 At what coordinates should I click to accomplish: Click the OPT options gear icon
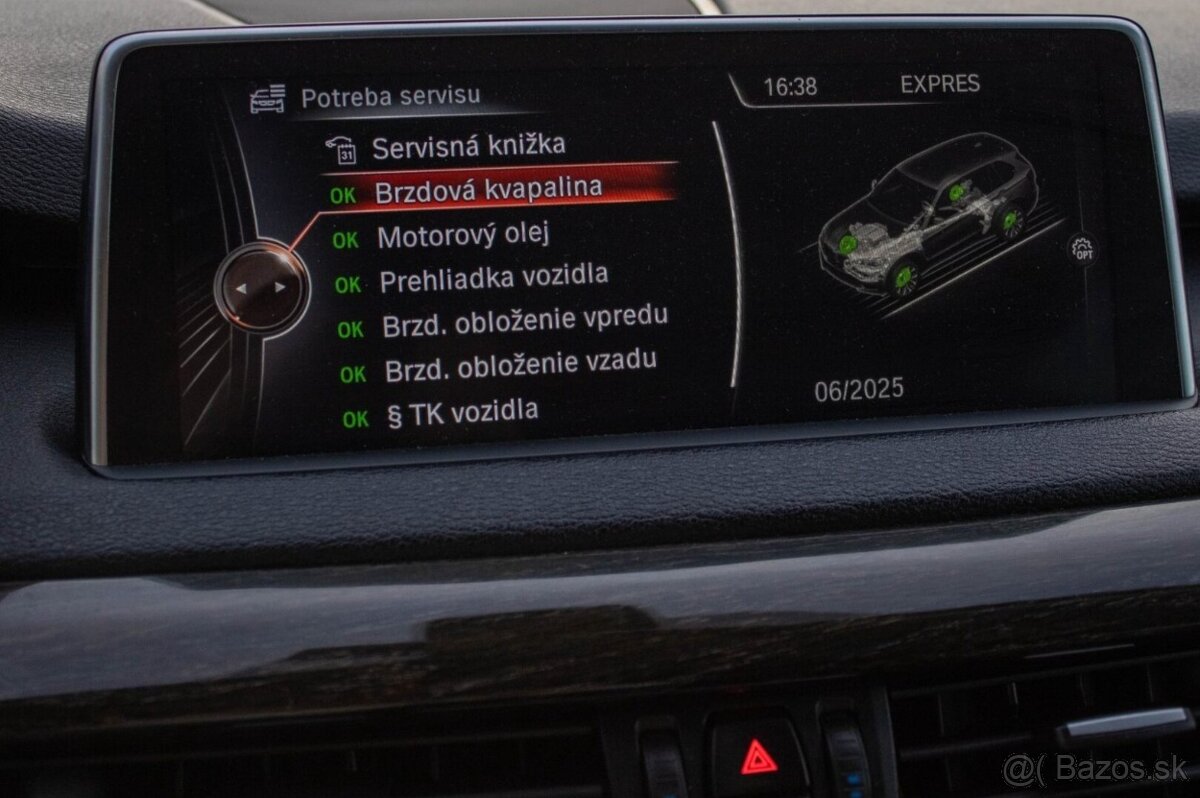(1082, 248)
